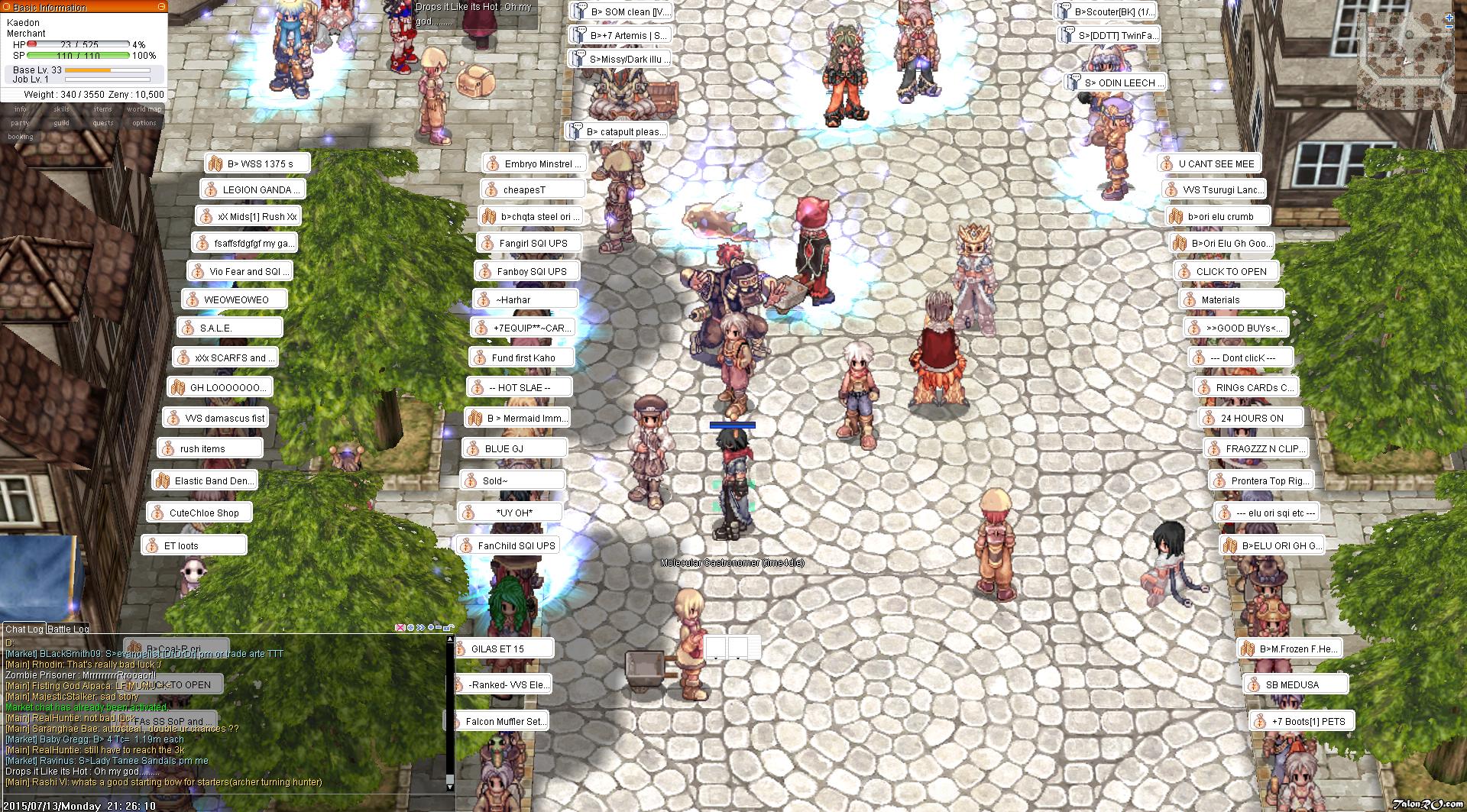Open the options menu below Basic Information
This screenshot has width=1467, height=812.
(144, 122)
